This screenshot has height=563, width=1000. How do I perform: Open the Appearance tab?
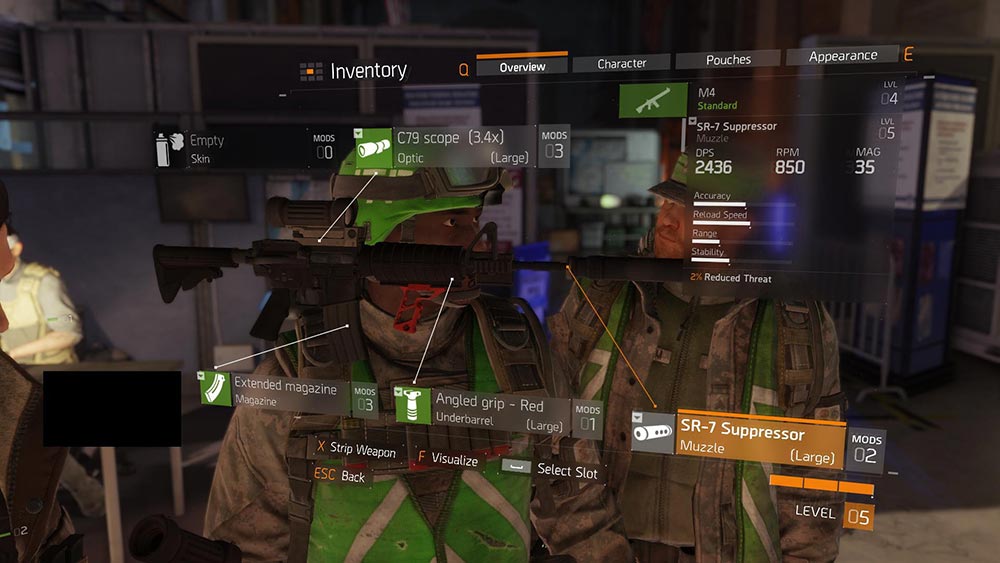tap(842, 56)
